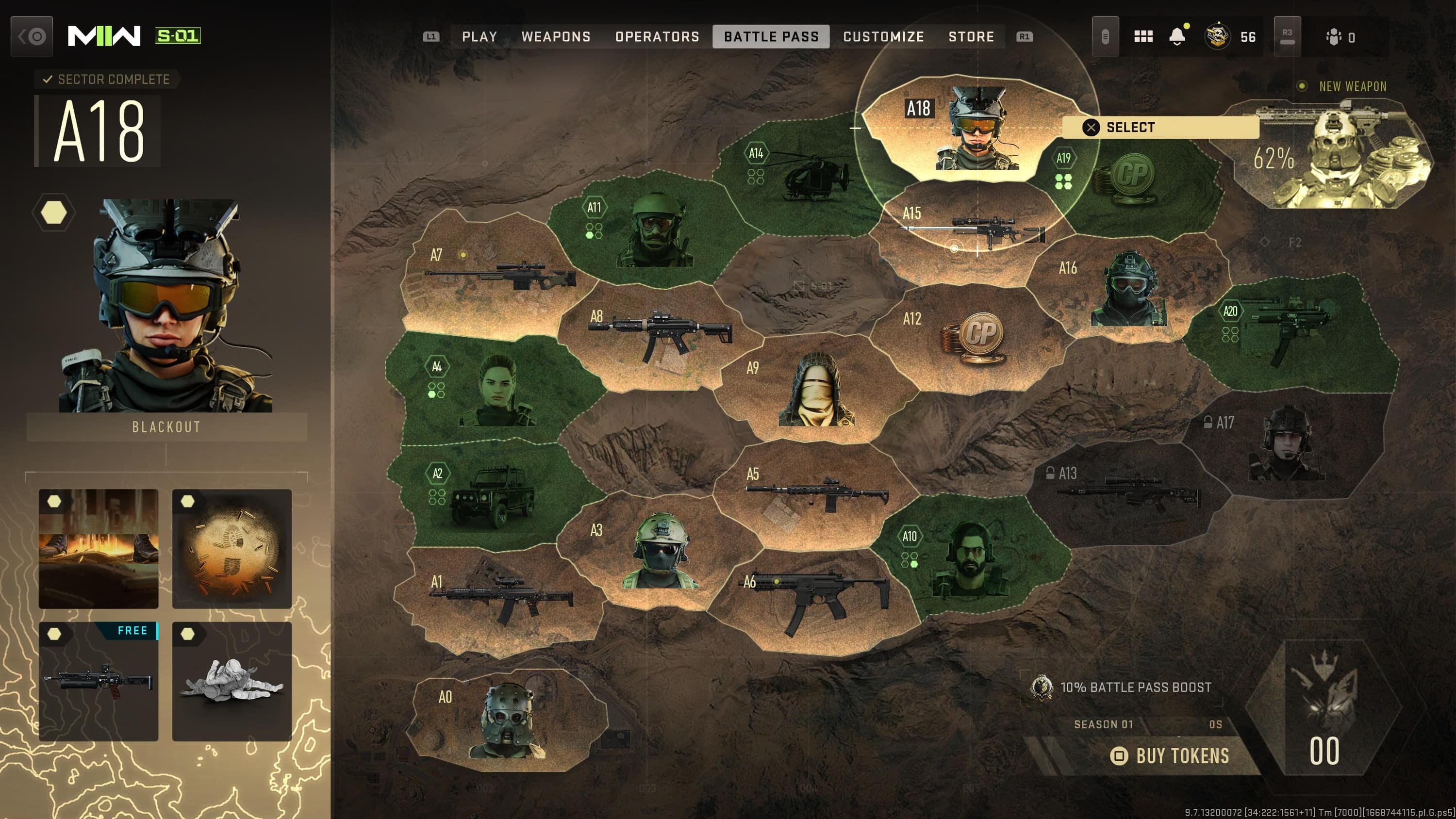Select the Customize tab
Viewport: 1456px width, 819px height.
(x=883, y=37)
